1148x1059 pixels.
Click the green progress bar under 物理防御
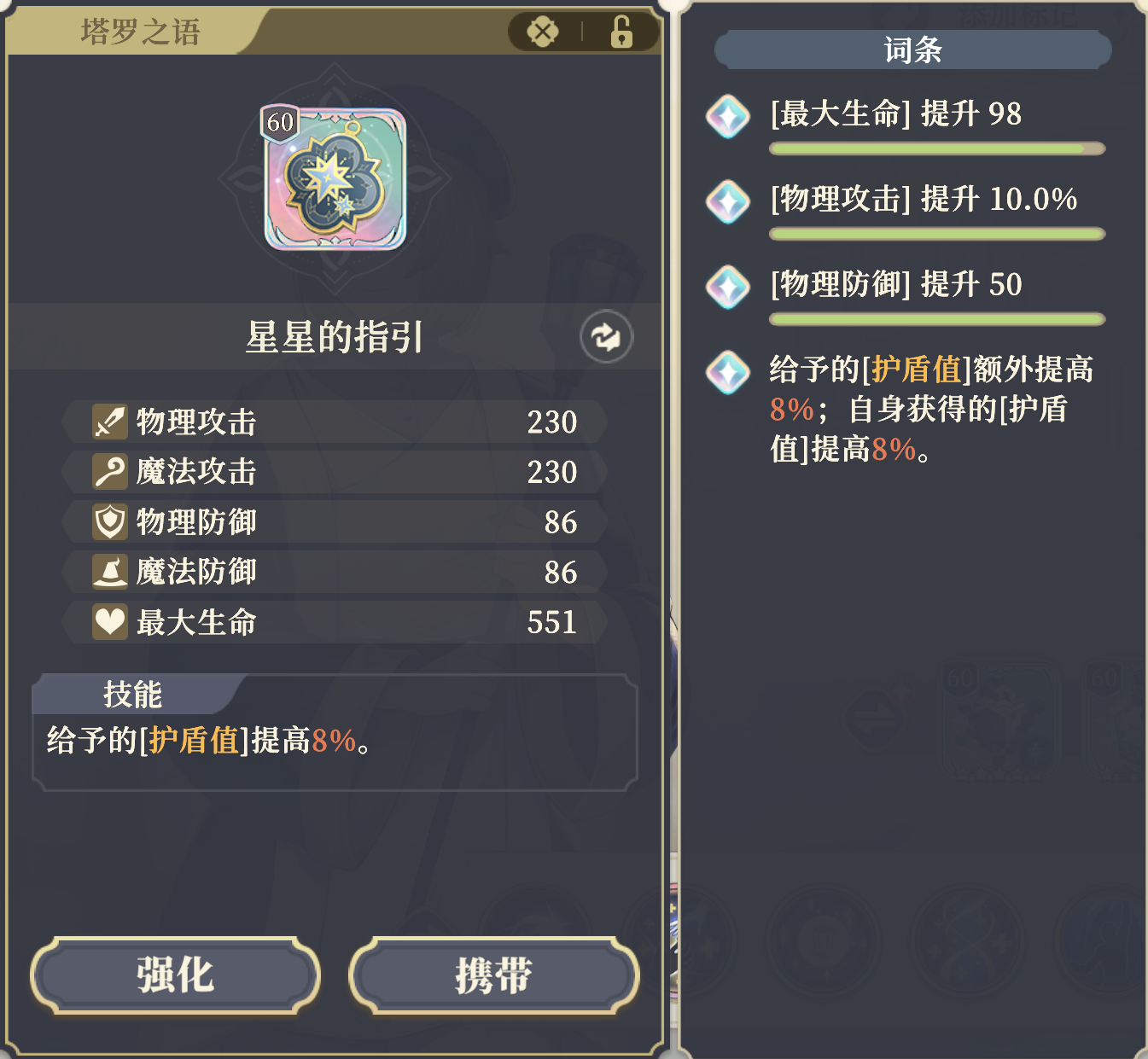[937, 319]
